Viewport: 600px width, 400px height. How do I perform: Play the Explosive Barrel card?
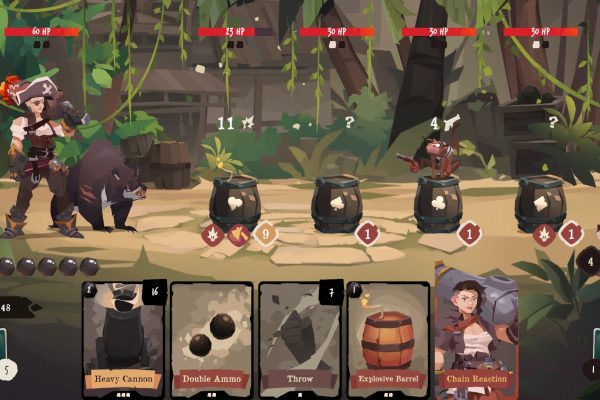point(387,335)
